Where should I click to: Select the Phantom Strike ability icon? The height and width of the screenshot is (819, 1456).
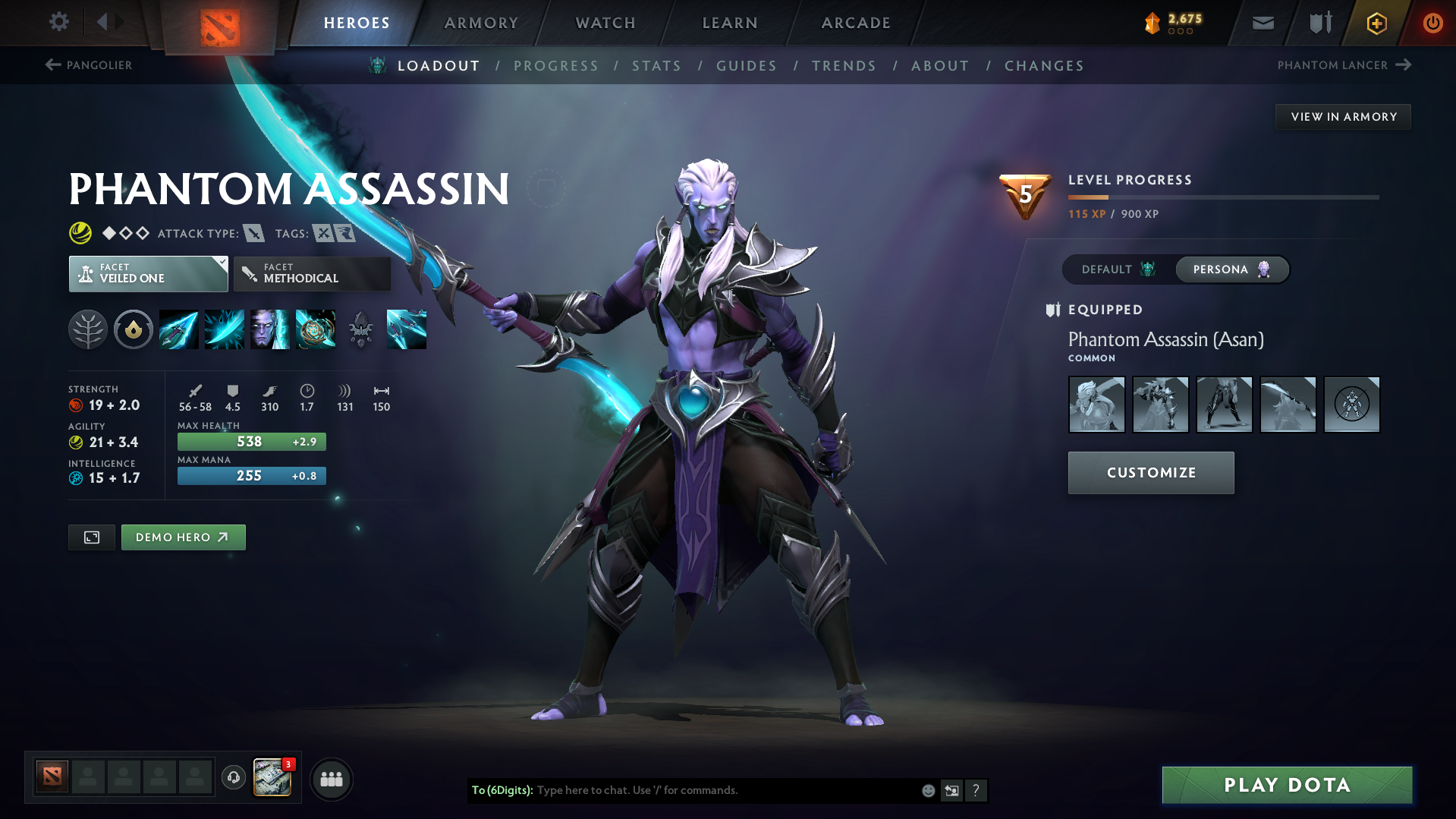tap(225, 329)
